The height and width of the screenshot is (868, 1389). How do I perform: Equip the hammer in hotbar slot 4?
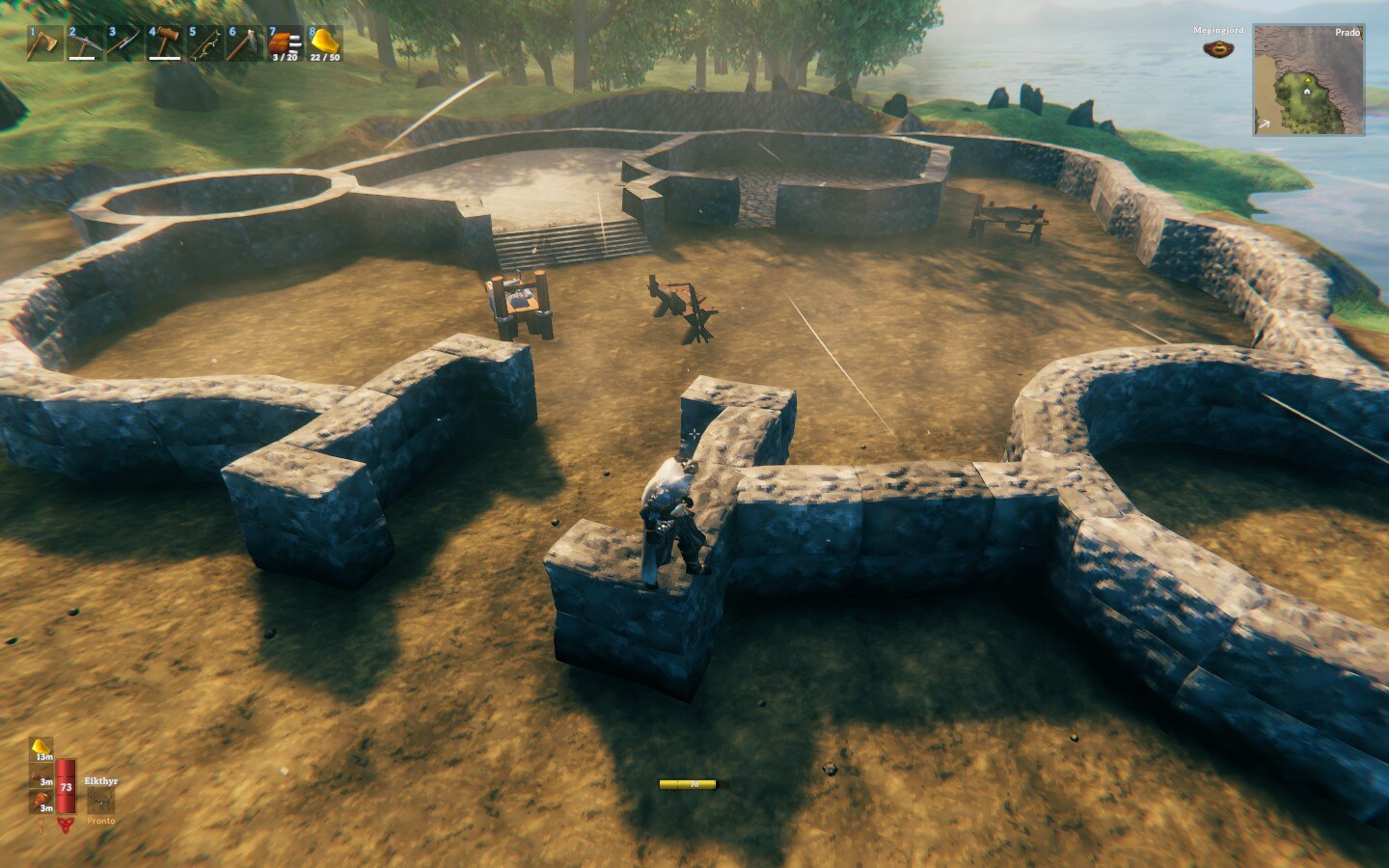click(163, 42)
